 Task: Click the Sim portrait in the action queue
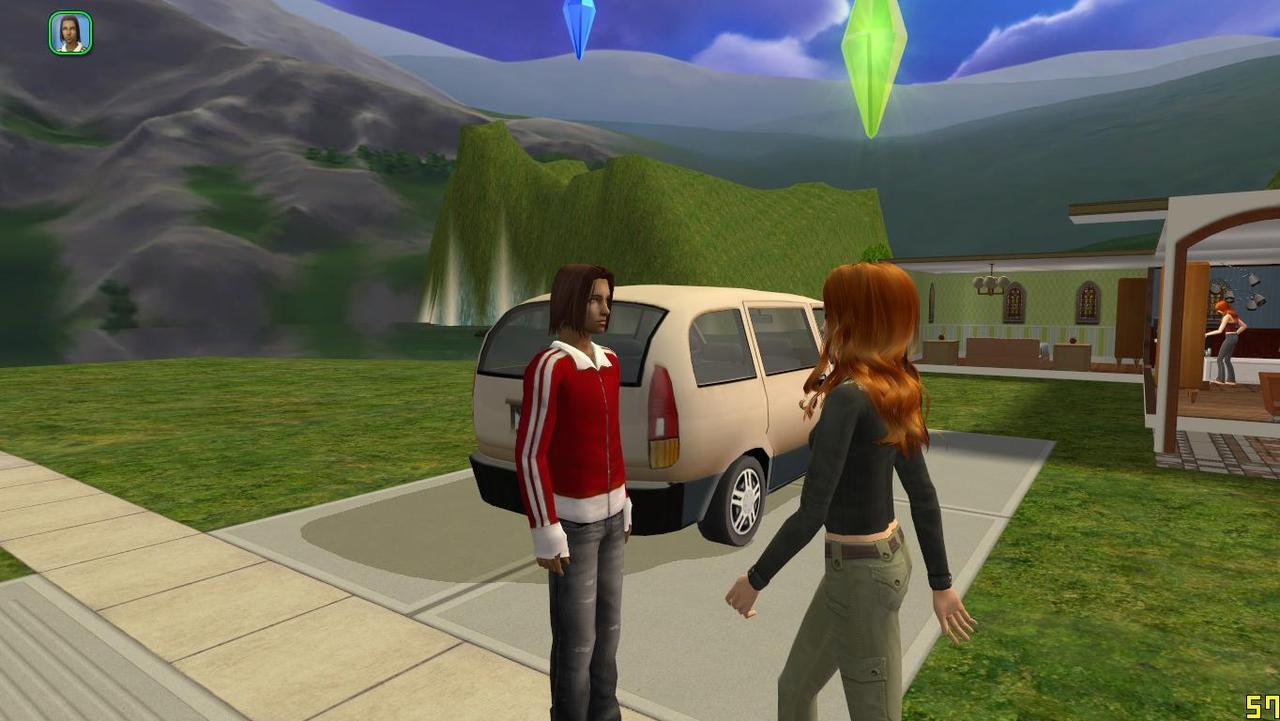tap(70, 33)
